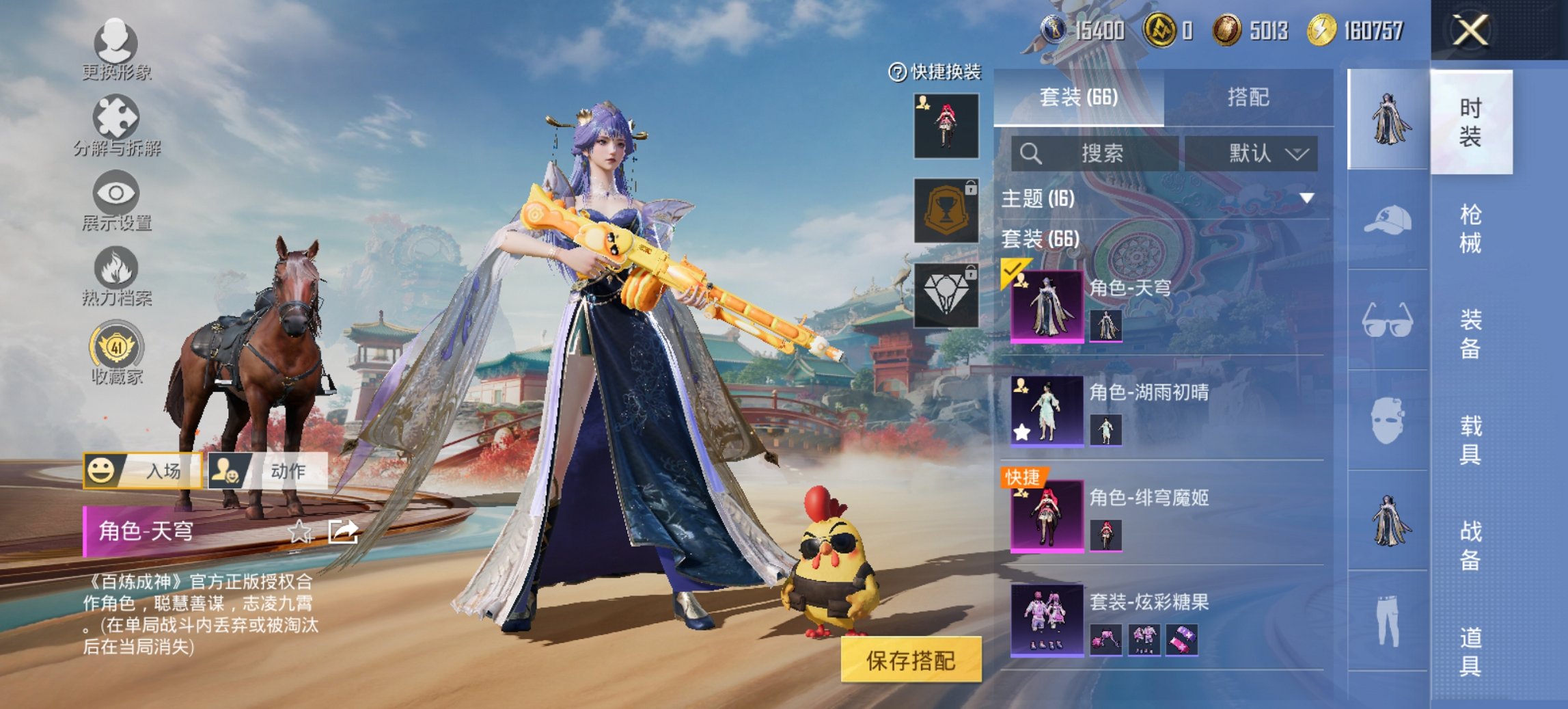This screenshot has height=709, width=1568.
Task: Expand the 主题 (16) section
Action: pos(1306,199)
